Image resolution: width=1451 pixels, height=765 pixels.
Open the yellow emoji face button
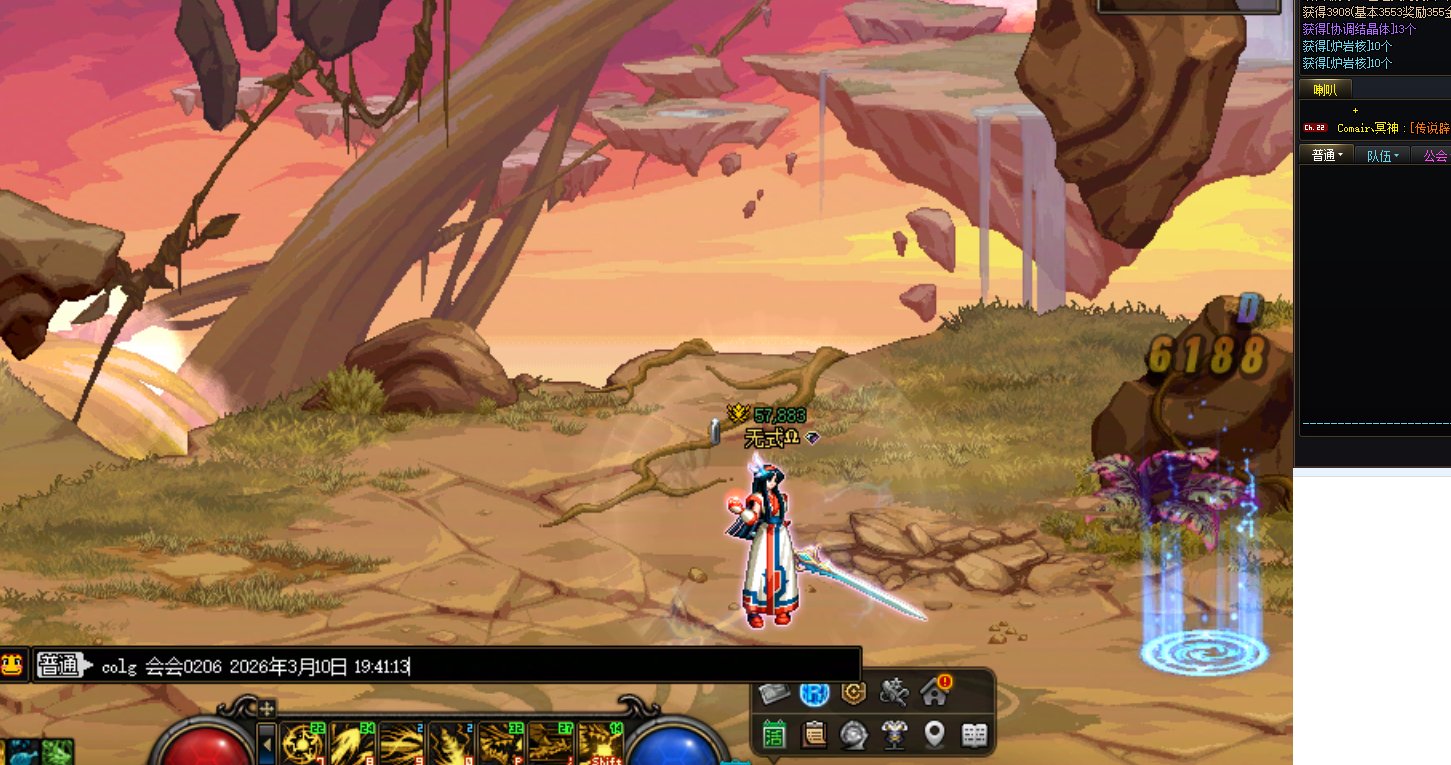13,664
